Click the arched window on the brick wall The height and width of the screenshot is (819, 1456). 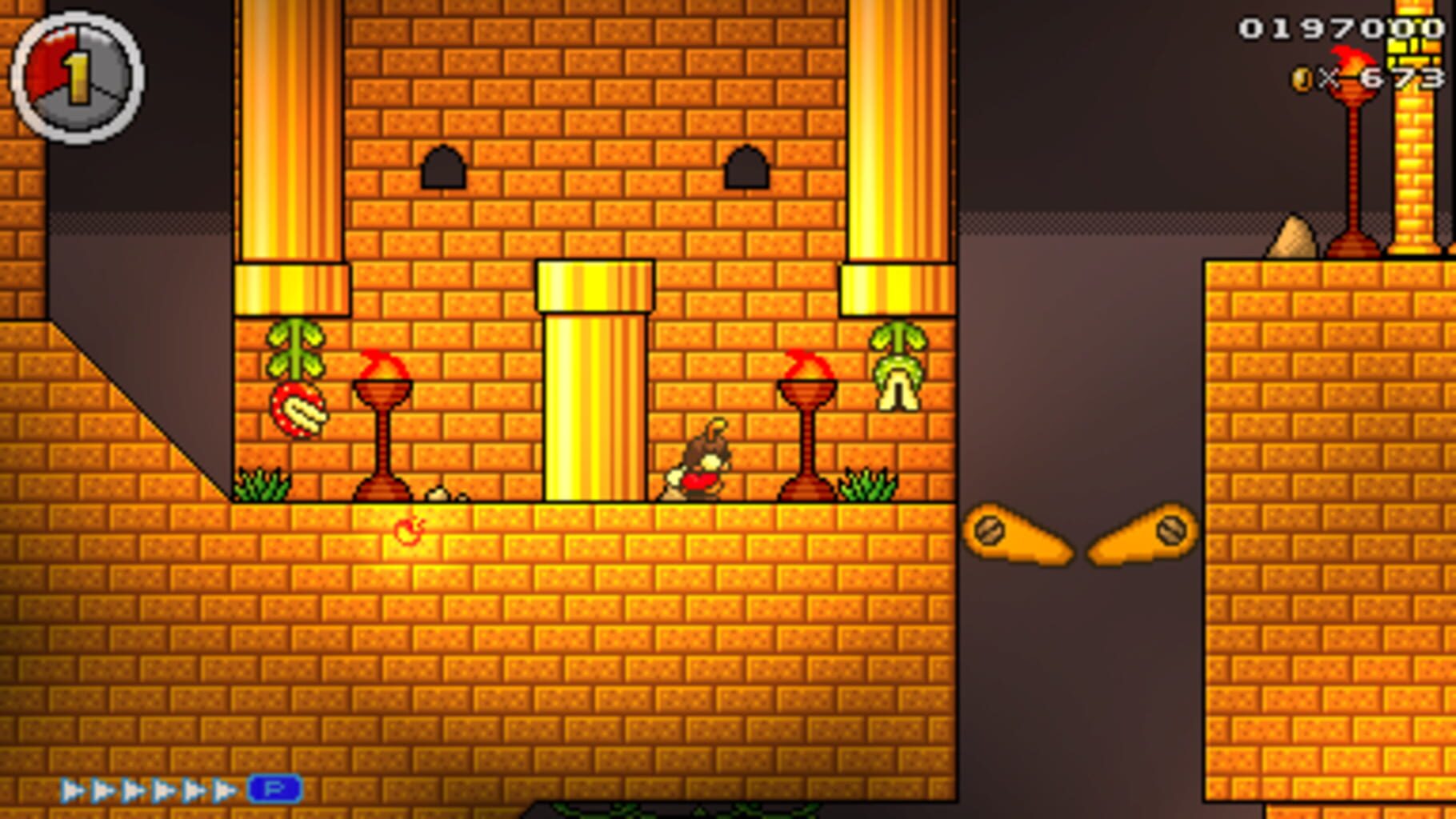(x=441, y=166)
